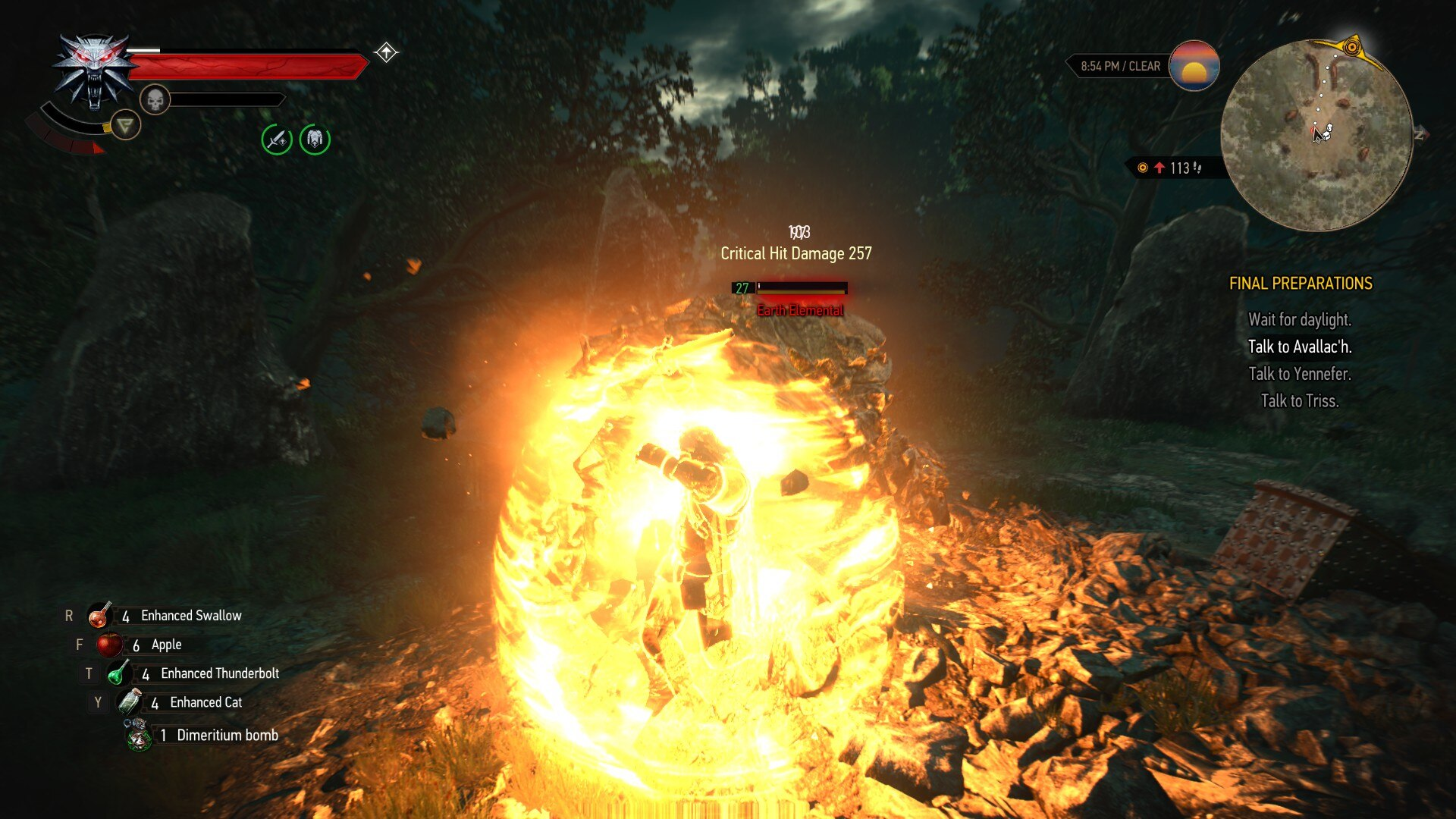
Task: Click the toxicity skull icon
Action: coord(155,99)
